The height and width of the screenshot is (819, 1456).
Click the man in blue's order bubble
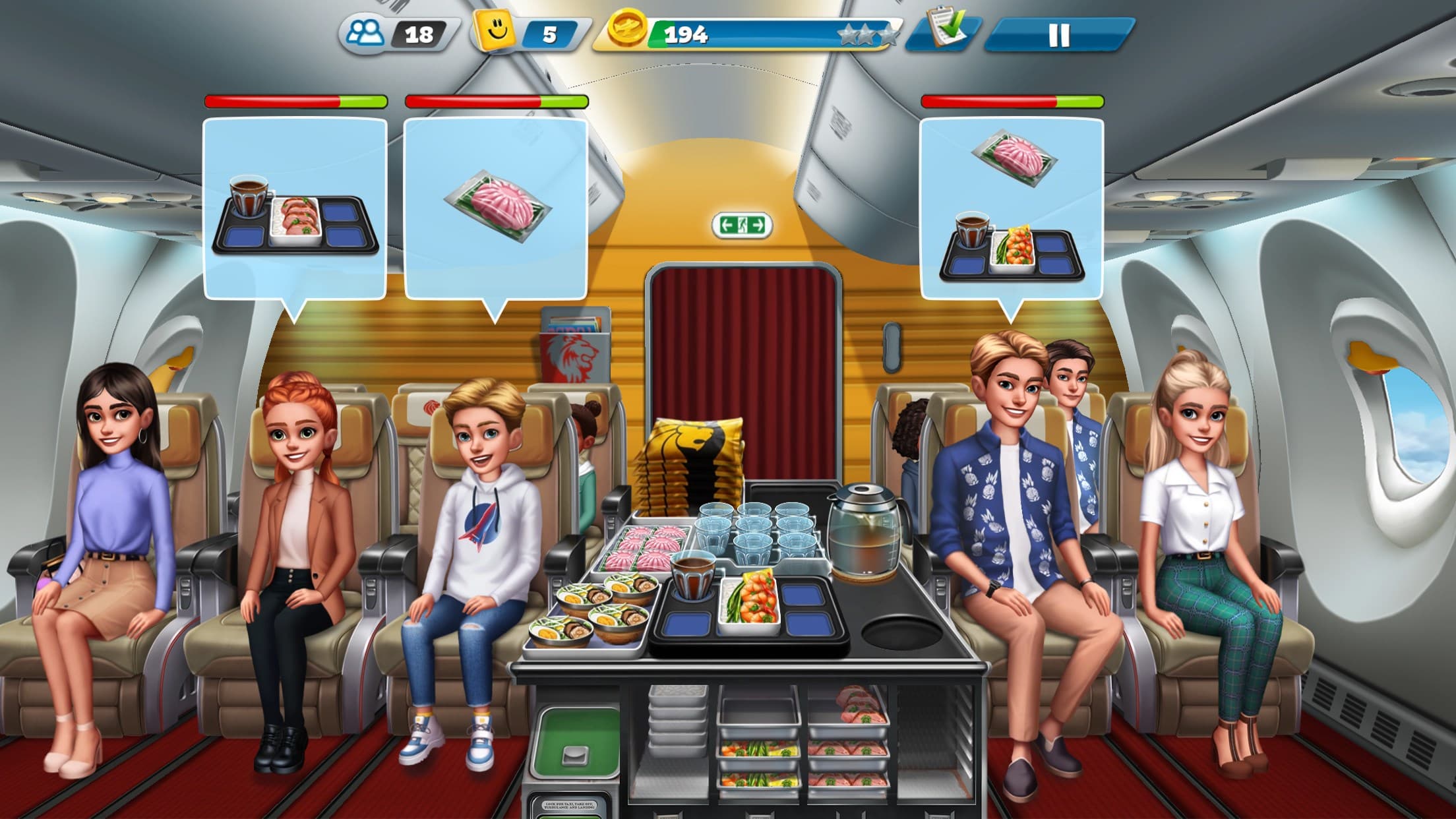coord(1014,204)
